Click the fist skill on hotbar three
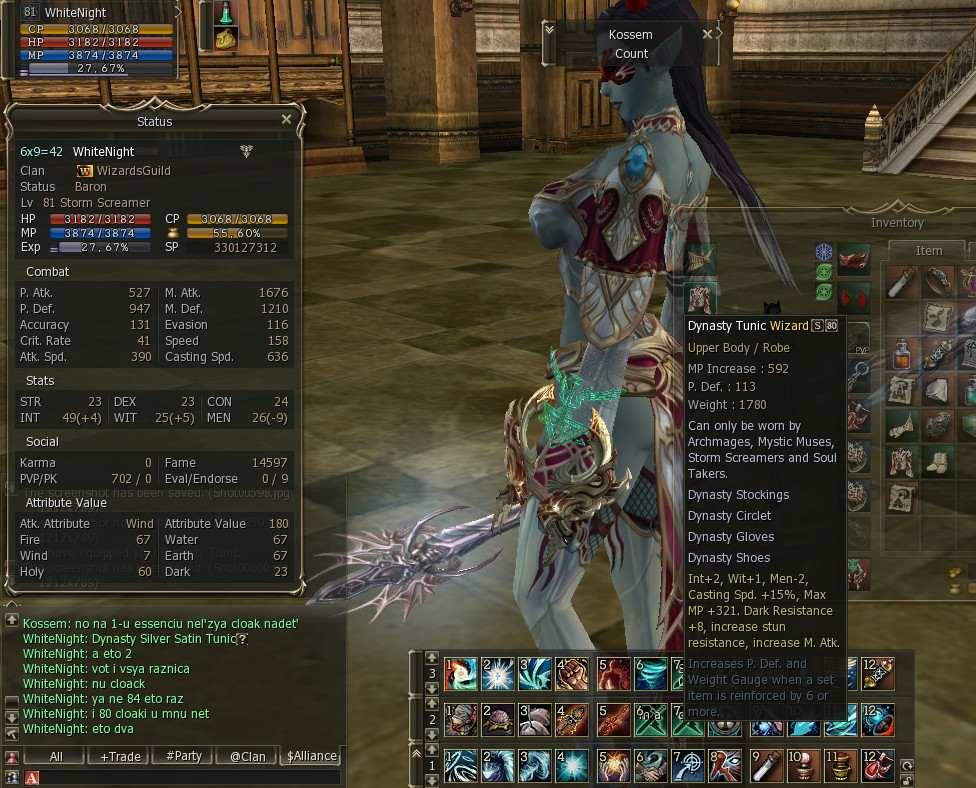Image resolution: width=976 pixels, height=788 pixels. click(574, 675)
